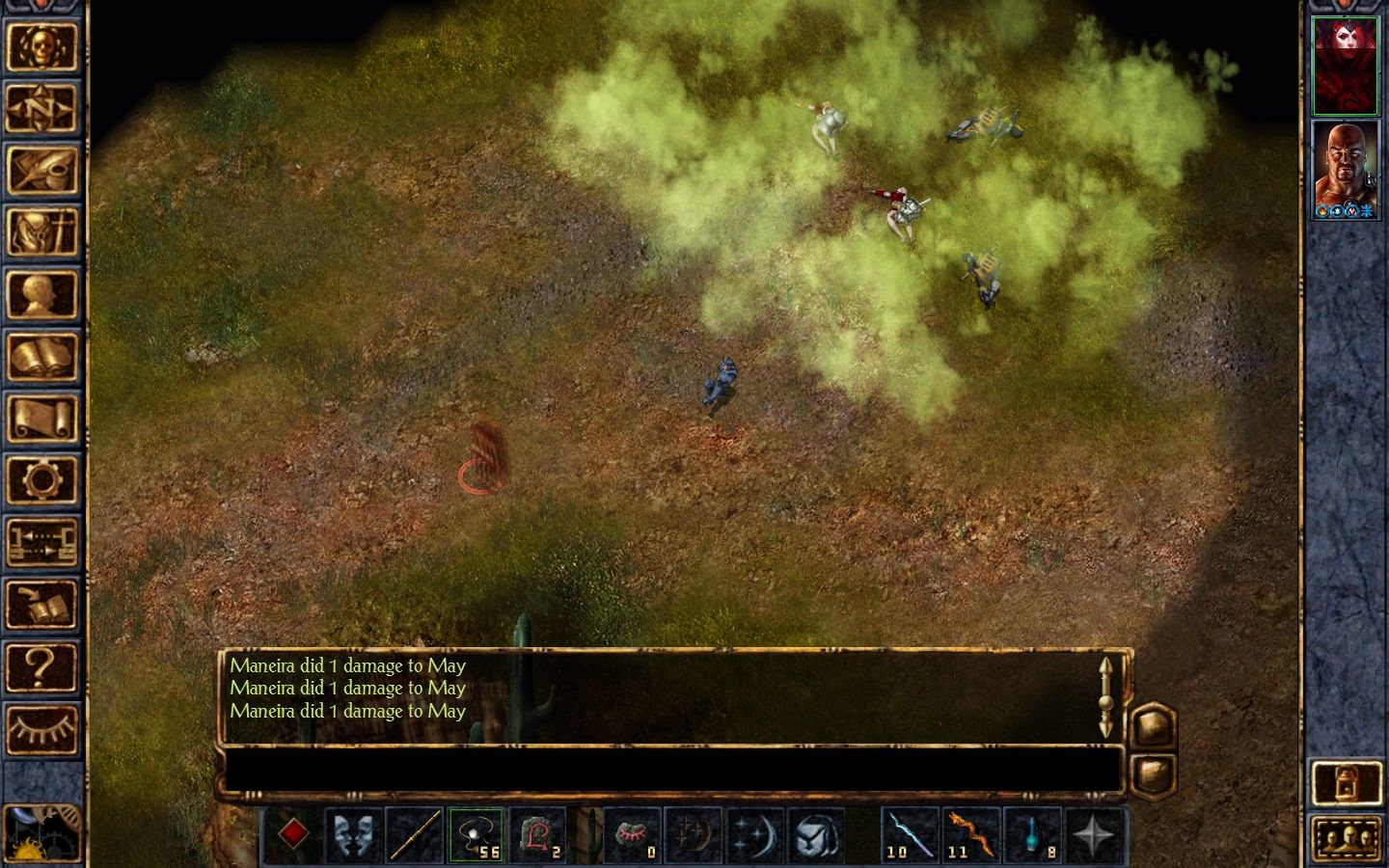The width and height of the screenshot is (1389, 868).
Task: Select the bald warrior portrait
Action: [x=1345, y=170]
